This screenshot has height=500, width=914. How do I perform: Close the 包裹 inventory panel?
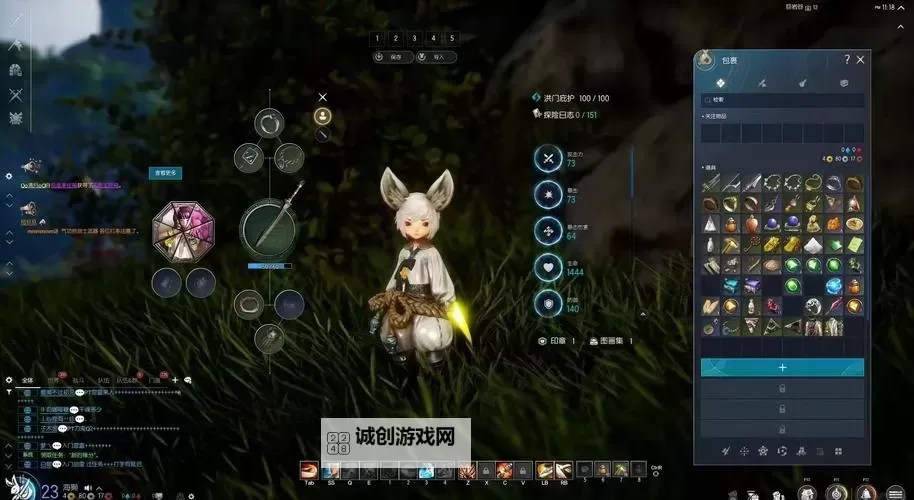pos(861,60)
